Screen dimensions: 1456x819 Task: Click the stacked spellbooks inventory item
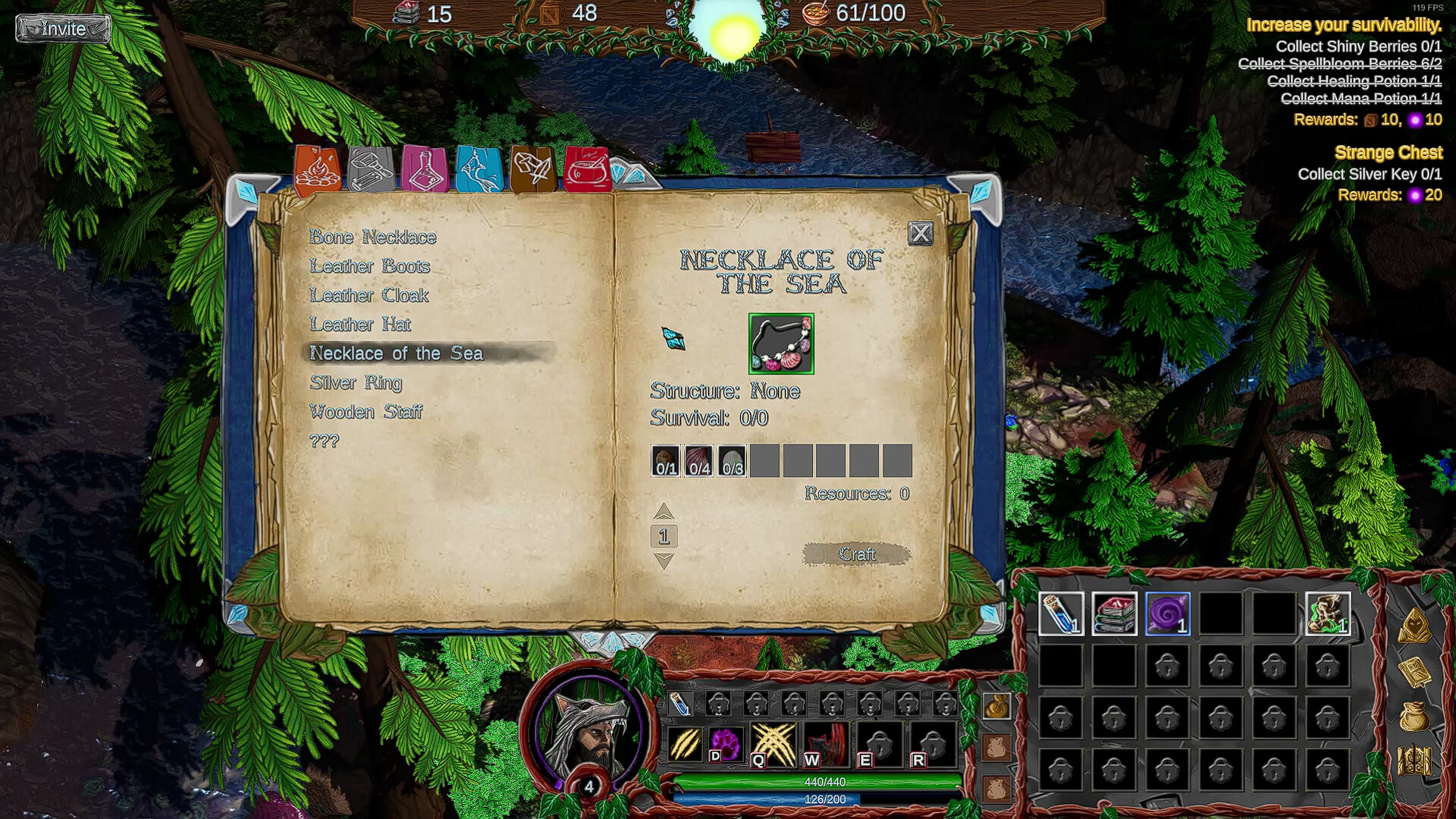pos(1115,616)
